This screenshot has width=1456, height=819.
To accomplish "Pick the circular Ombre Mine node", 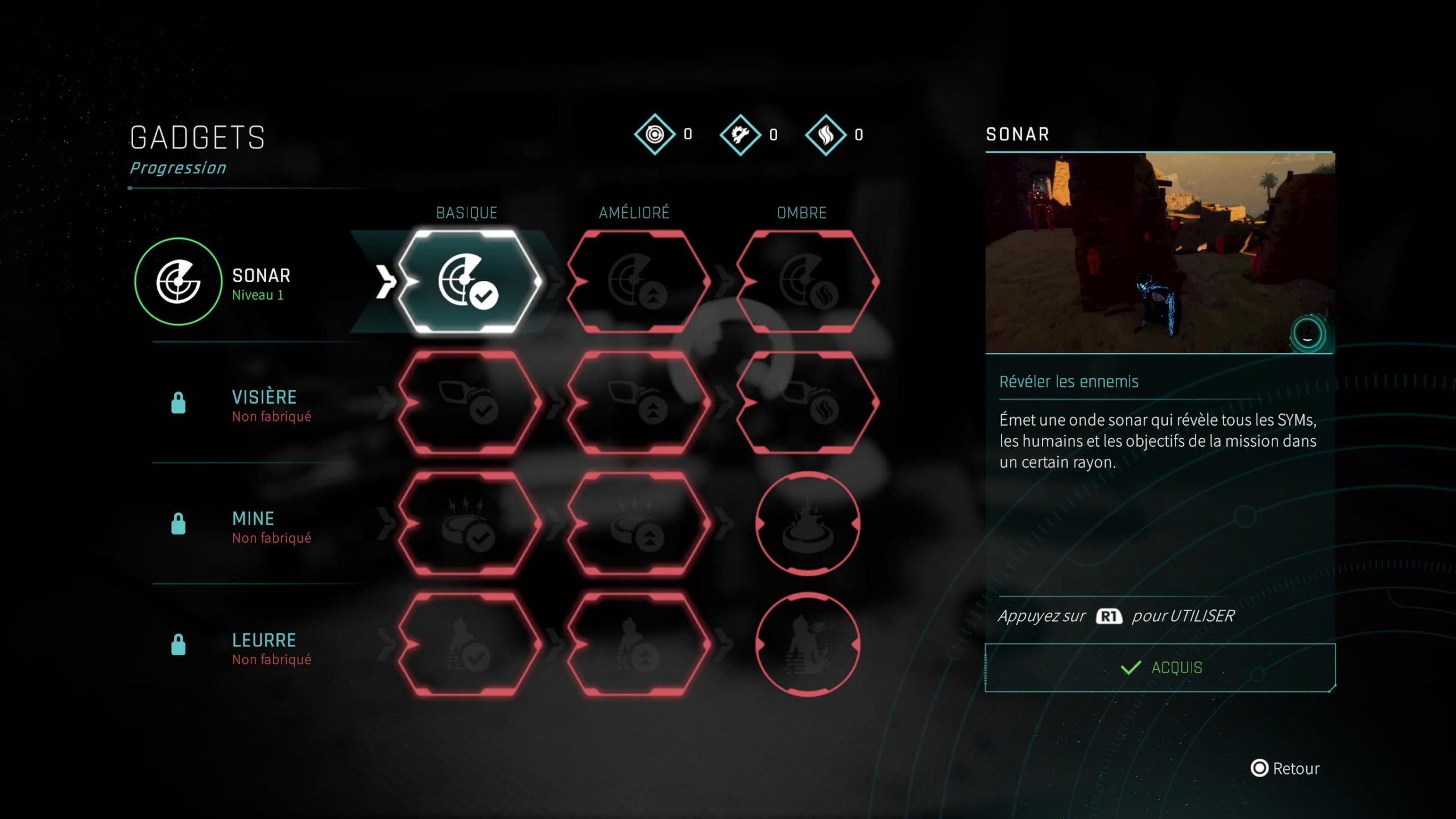I will [807, 524].
